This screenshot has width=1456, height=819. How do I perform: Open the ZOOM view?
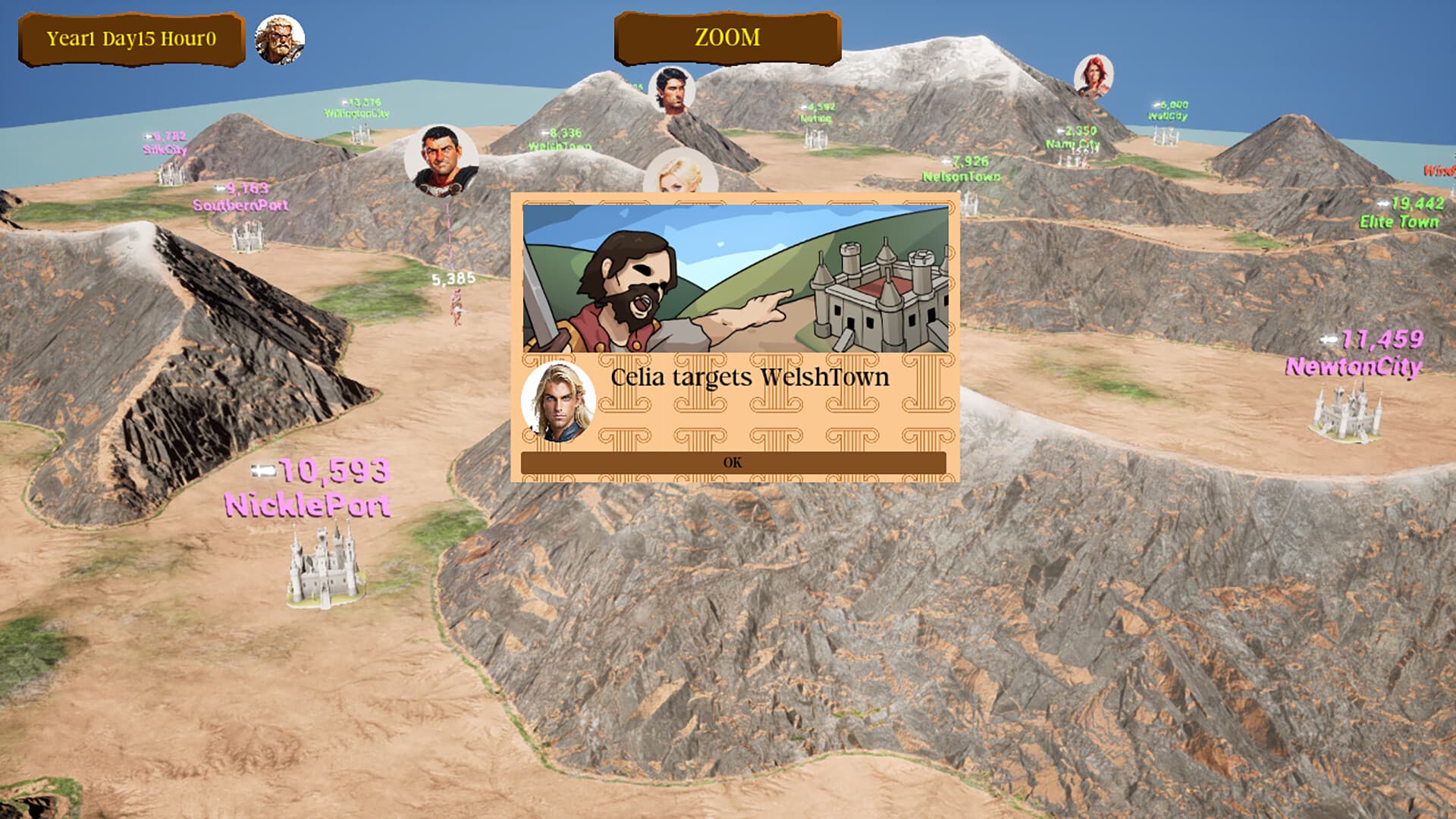726,36
